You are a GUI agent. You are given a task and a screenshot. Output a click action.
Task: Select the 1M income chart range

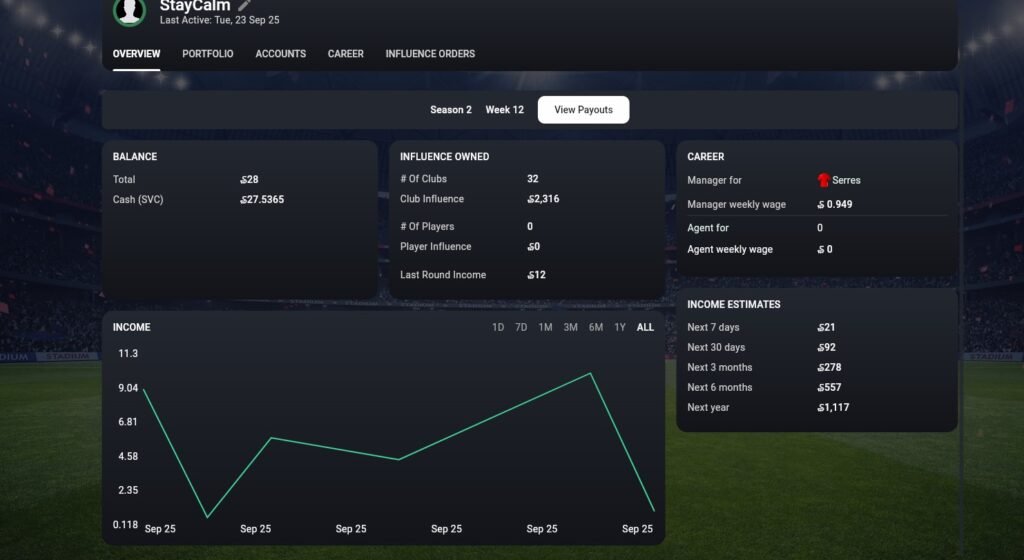pos(545,327)
